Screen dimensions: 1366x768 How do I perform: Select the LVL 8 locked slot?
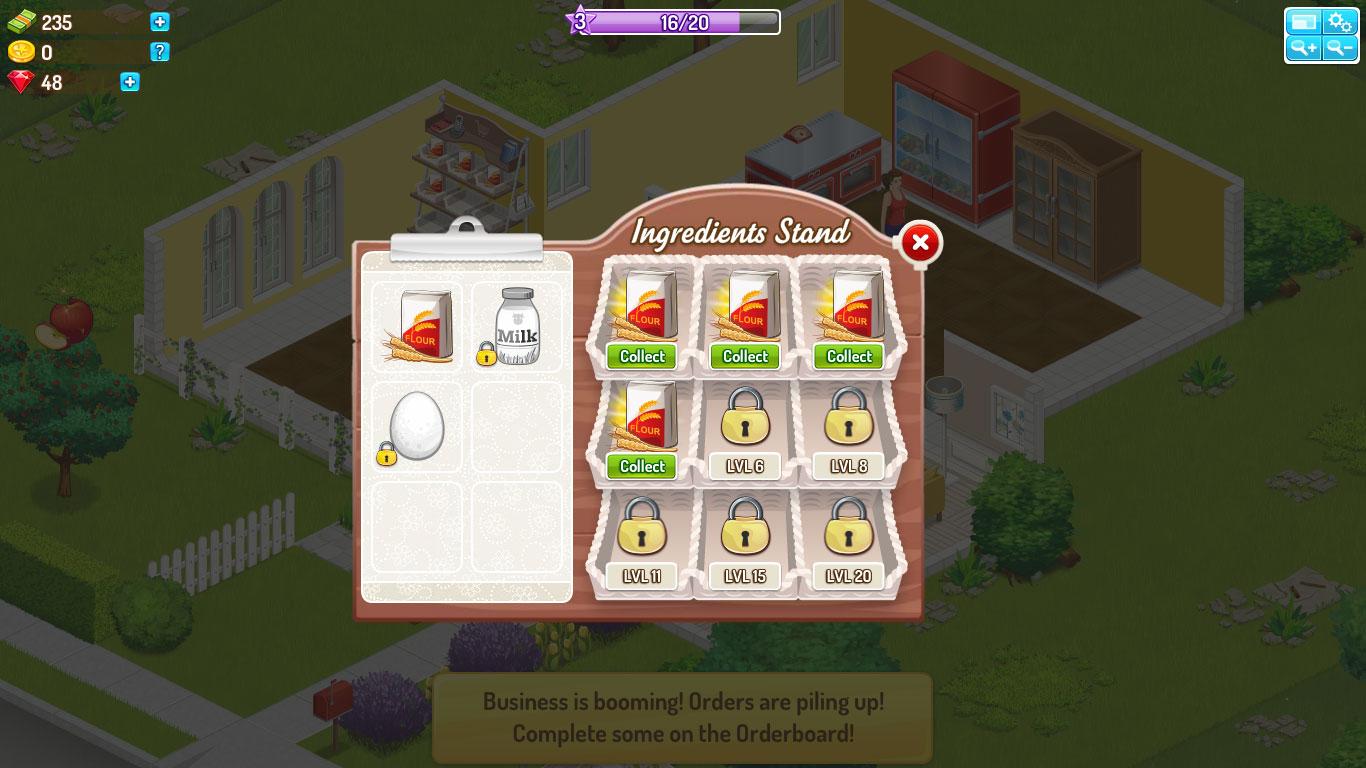coord(849,430)
